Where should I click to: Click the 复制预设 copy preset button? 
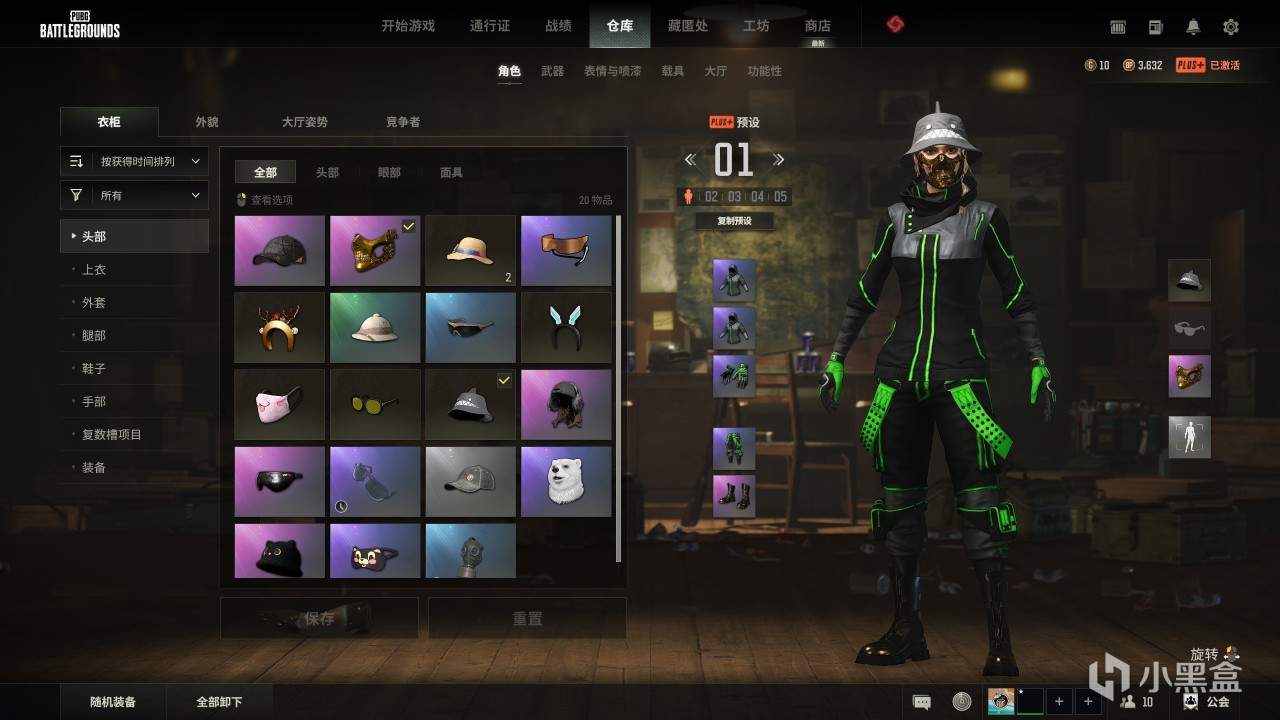pyautogui.click(x=734, y=221)
